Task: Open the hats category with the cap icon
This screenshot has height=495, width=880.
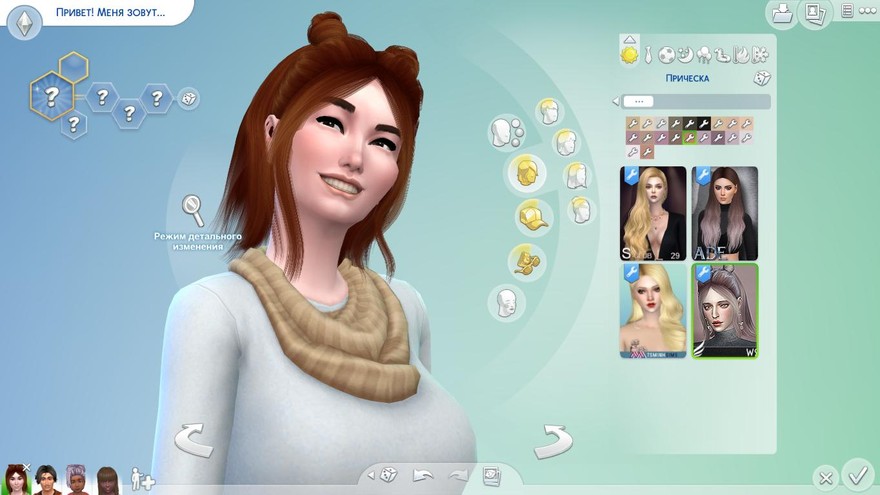Action: click(x=532, y=215)
